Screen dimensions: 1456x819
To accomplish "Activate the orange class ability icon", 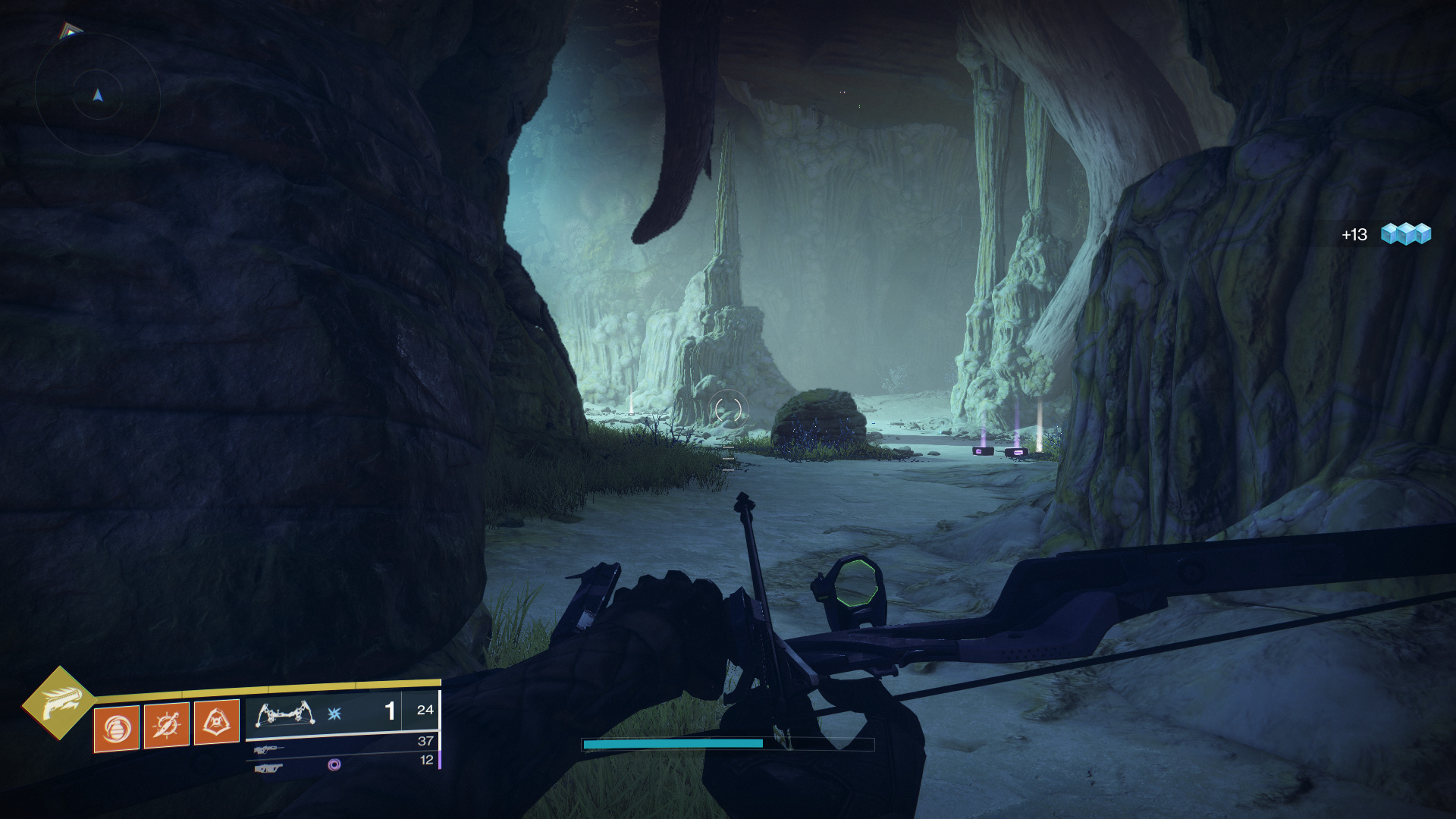I will (217, 723).
